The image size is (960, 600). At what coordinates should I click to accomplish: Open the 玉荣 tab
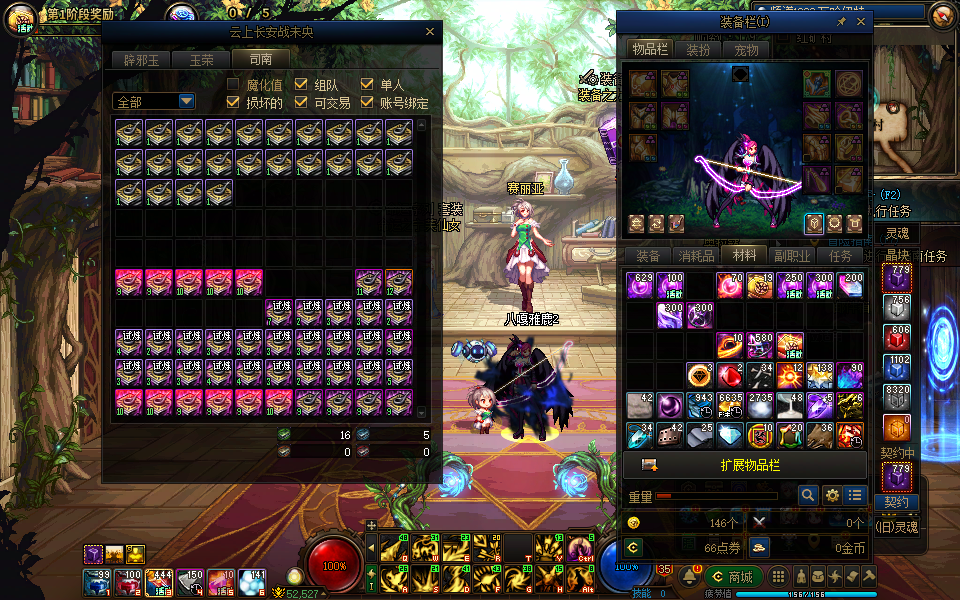pyautogui.click(x=201, y=59)
